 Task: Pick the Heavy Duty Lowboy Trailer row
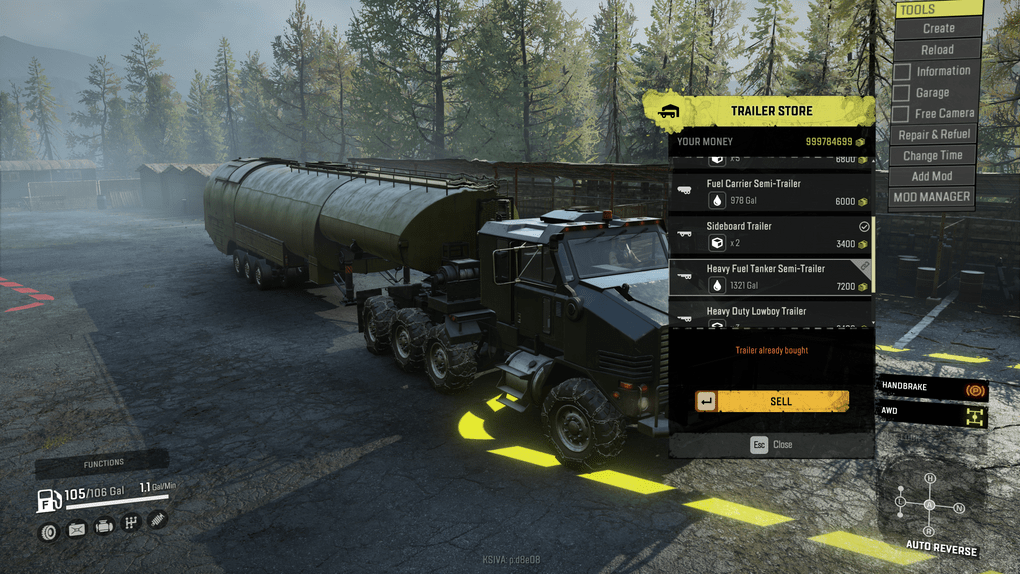point(770,314)
